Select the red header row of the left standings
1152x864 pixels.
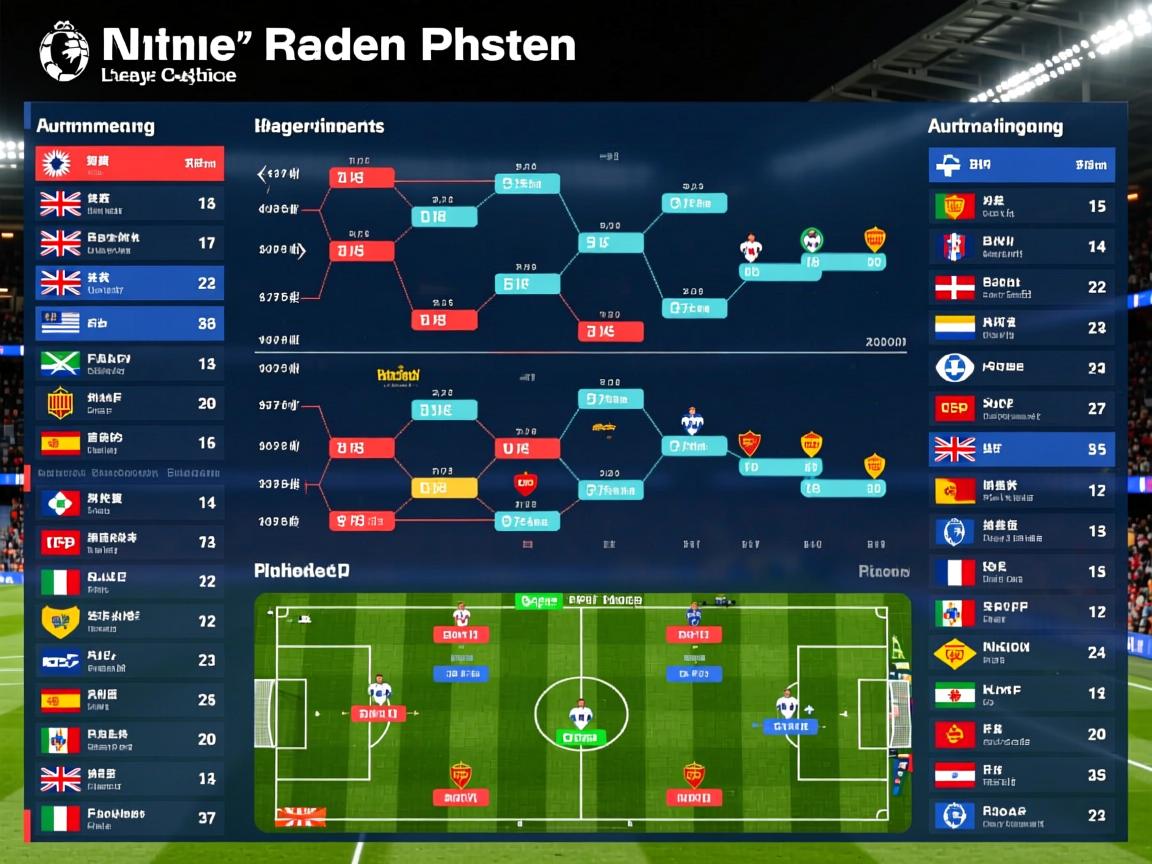pos(130,163)
